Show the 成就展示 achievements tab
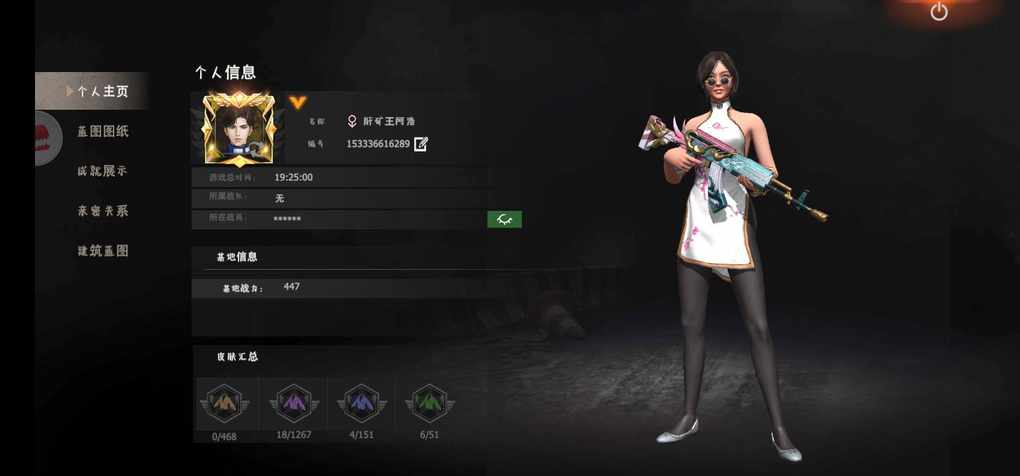Viewport: 1020px width, 476px height. click(103, 171)
